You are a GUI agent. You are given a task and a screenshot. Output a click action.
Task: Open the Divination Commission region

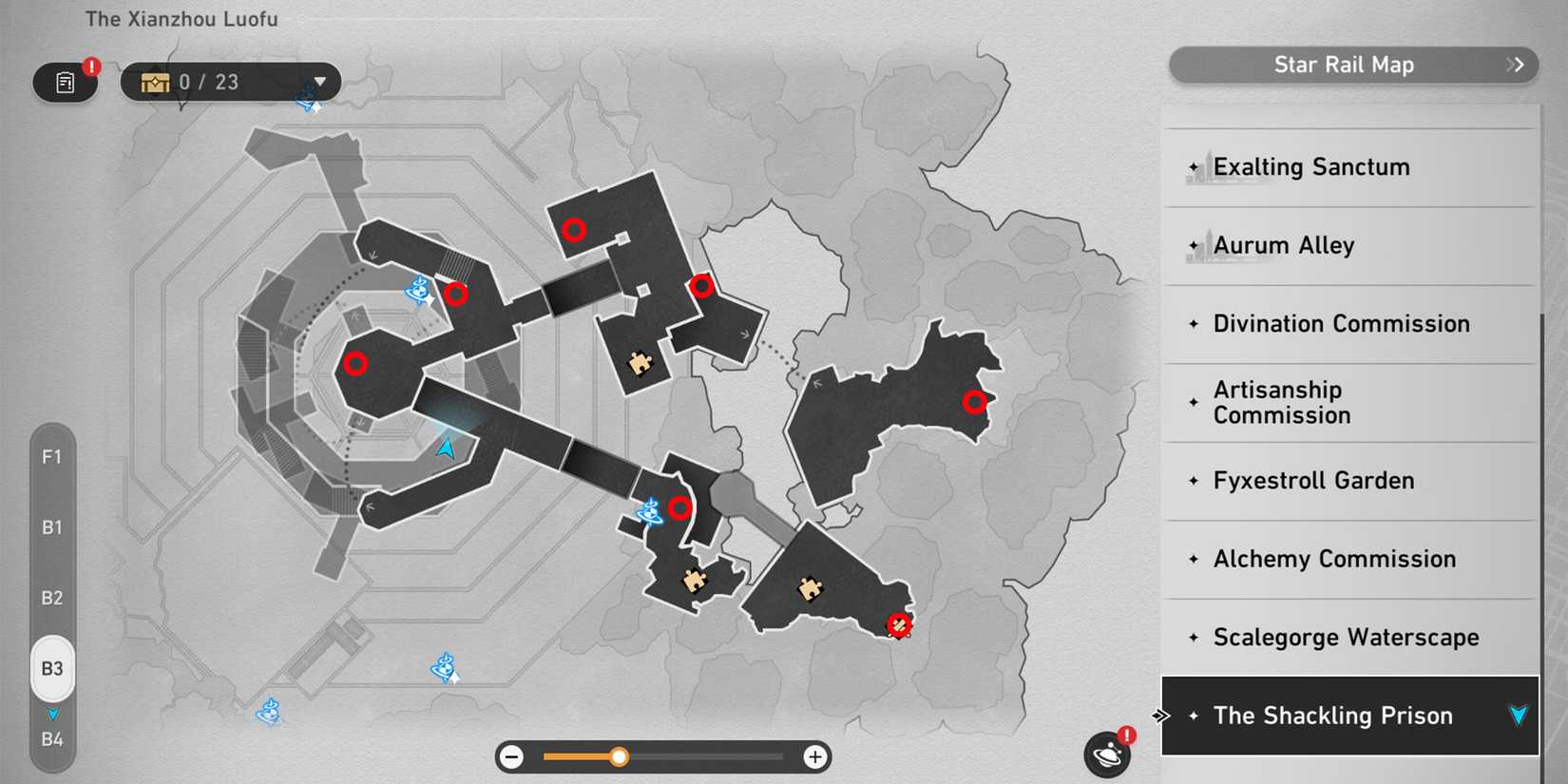click(x=1340, y=323)
